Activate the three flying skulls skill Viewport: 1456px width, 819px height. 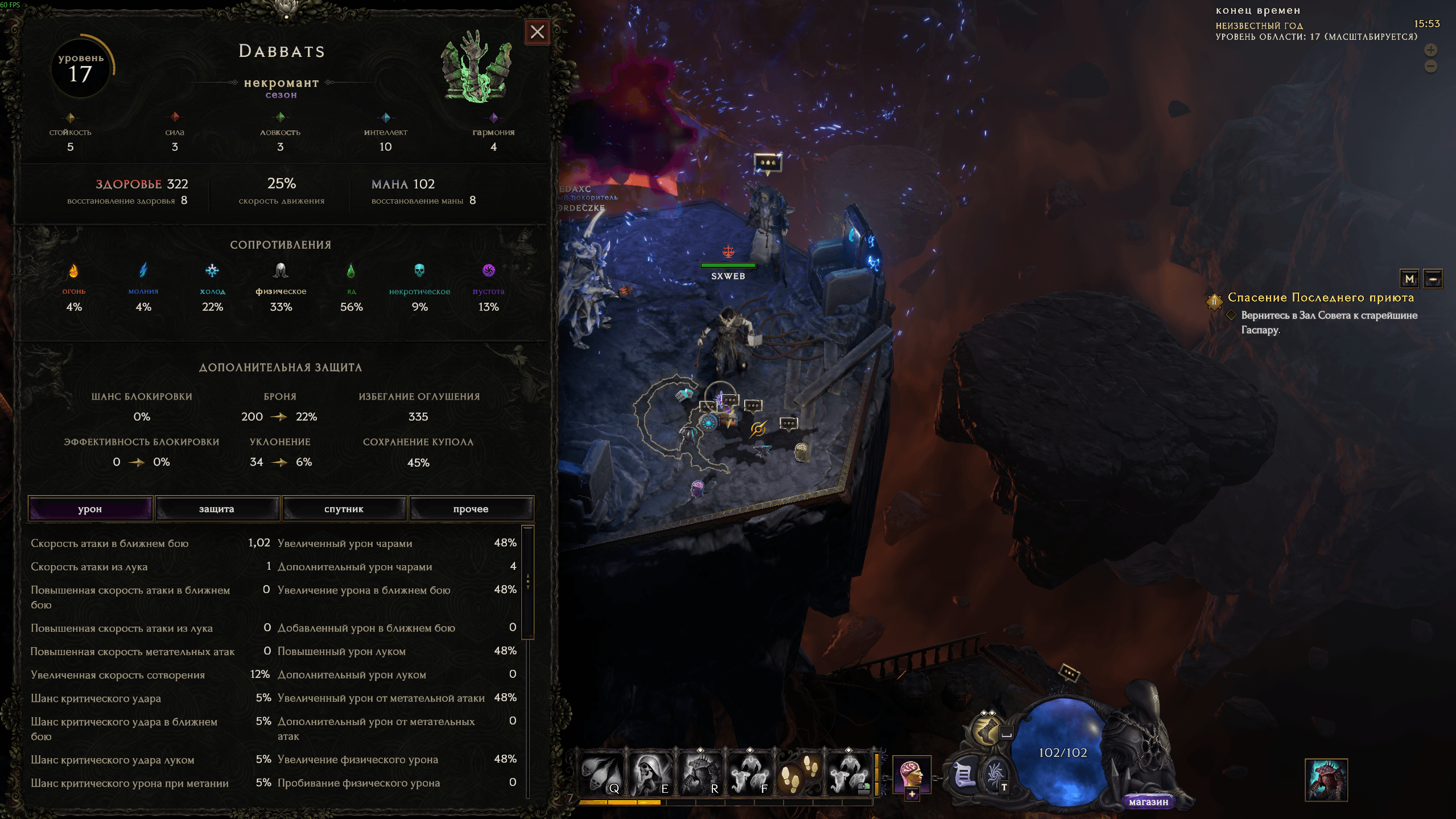tap(601, 775)
